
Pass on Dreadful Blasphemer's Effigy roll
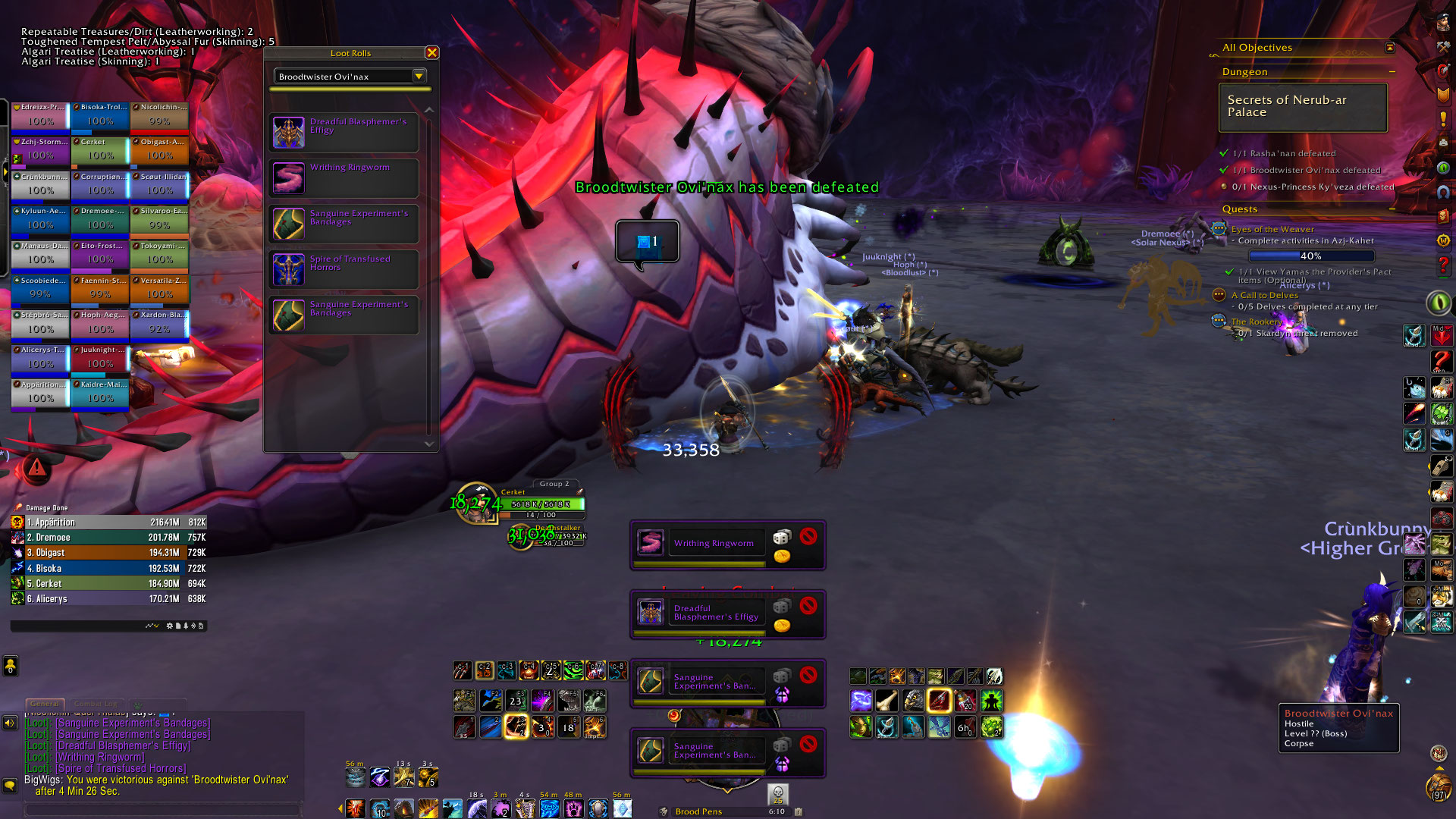808,605
